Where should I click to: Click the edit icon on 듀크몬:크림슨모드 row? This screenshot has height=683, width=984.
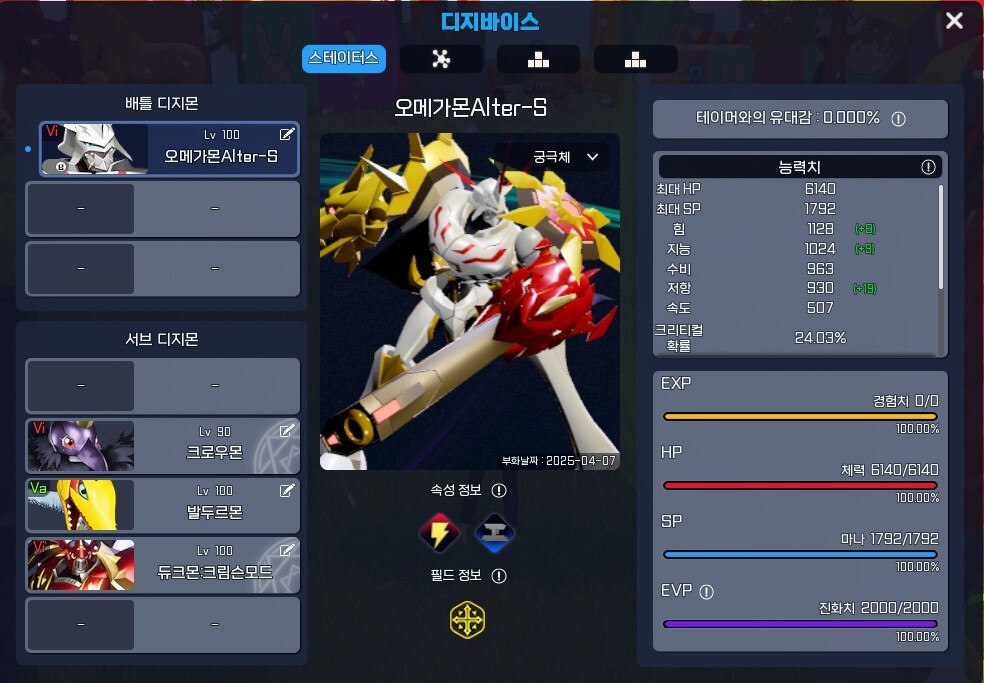tap(287, 550)
